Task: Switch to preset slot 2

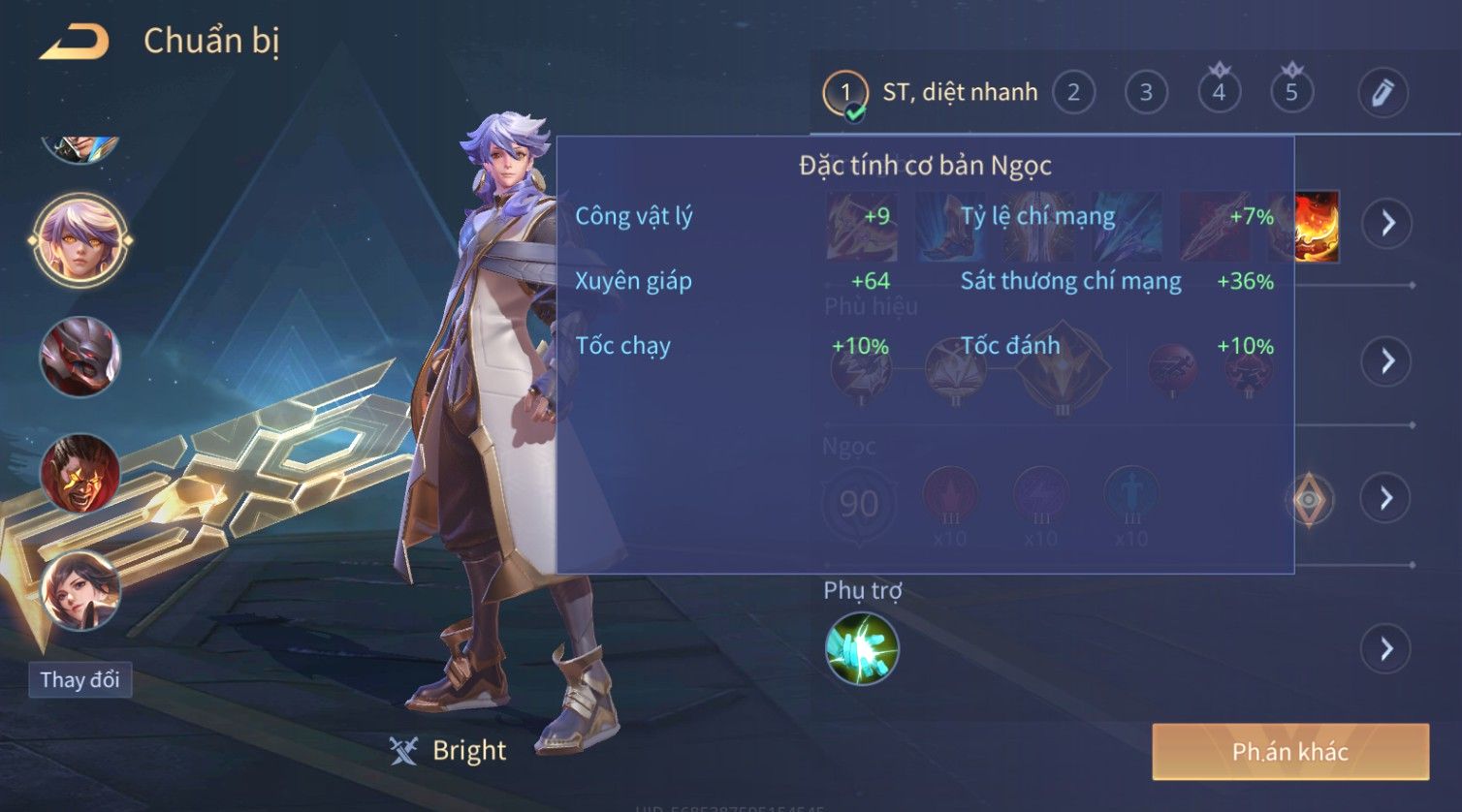Action: pos(1073,93)
